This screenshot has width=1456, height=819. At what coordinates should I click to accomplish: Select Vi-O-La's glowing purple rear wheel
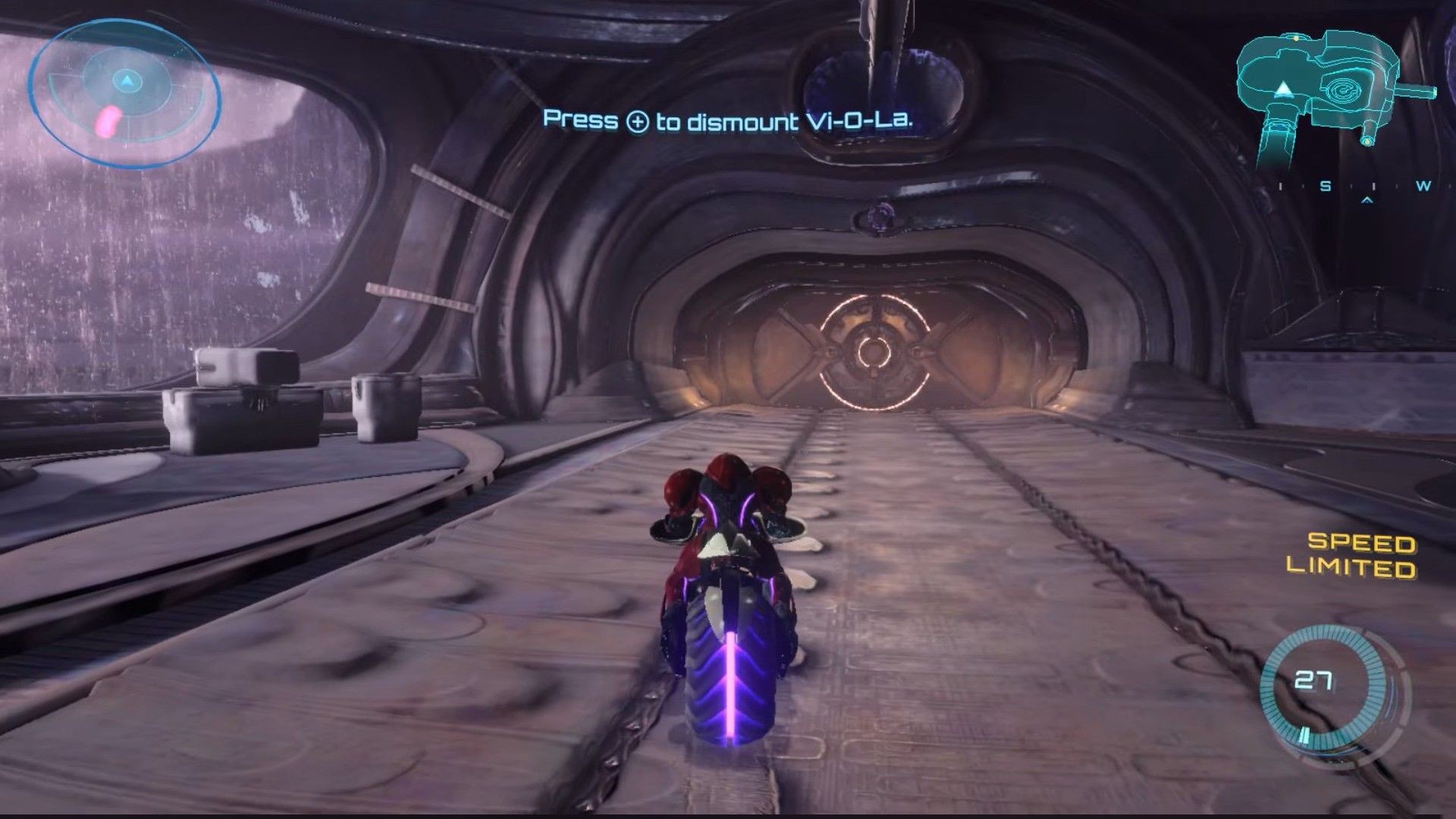[730, 682]
